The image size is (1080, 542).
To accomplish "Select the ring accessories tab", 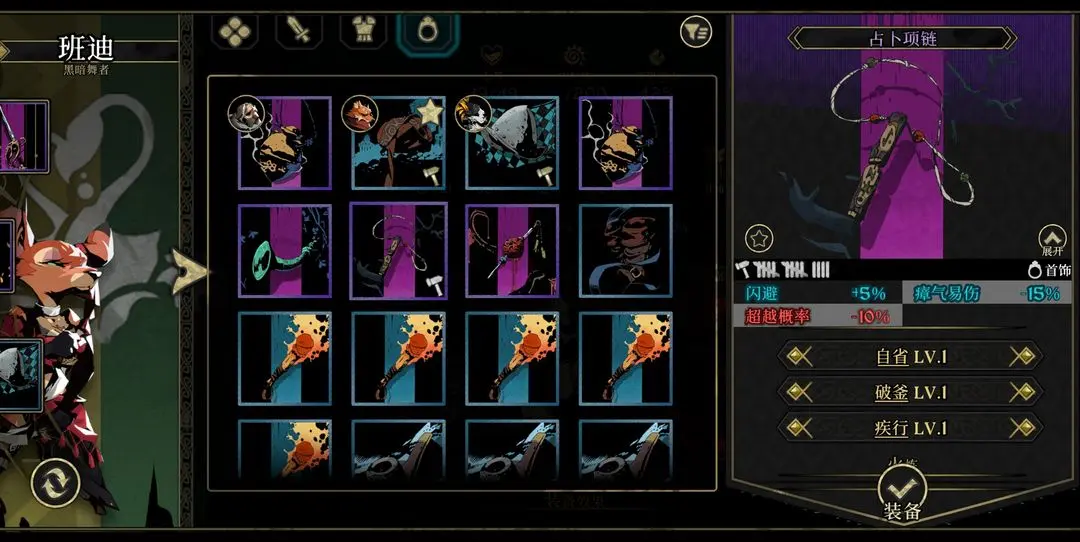I will pos(427,31).
